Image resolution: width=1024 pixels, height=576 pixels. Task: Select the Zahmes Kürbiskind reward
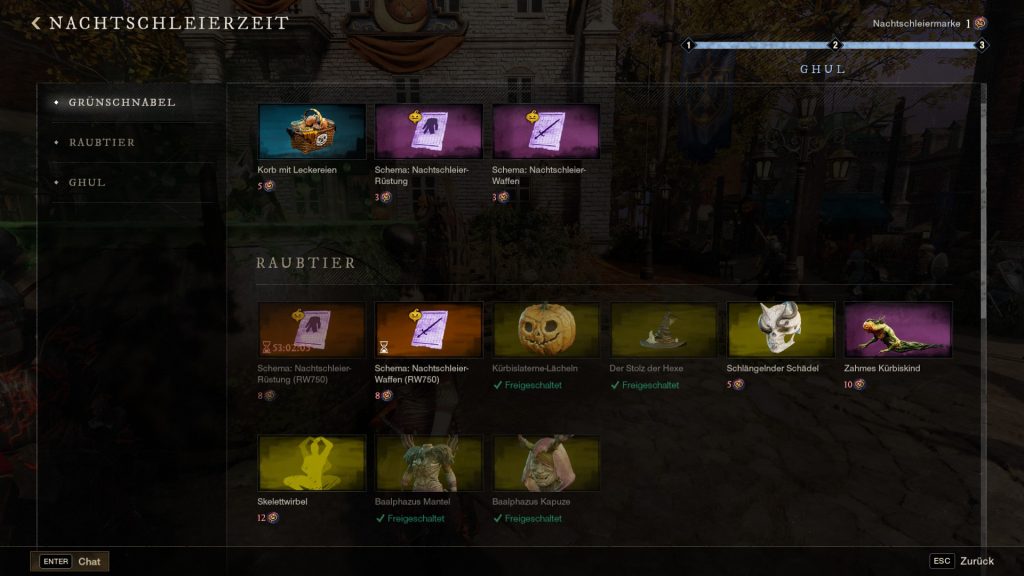point(897,330)
